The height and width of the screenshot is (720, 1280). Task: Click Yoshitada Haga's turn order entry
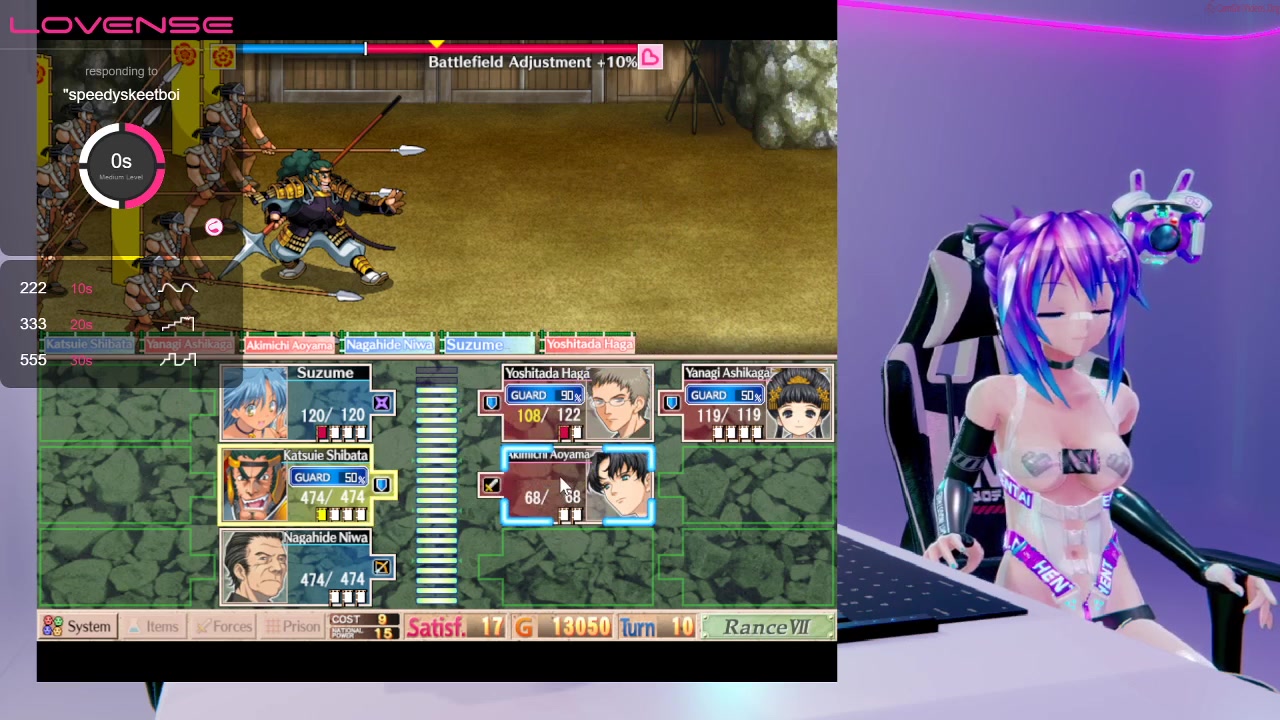click(x=589, y=345)
